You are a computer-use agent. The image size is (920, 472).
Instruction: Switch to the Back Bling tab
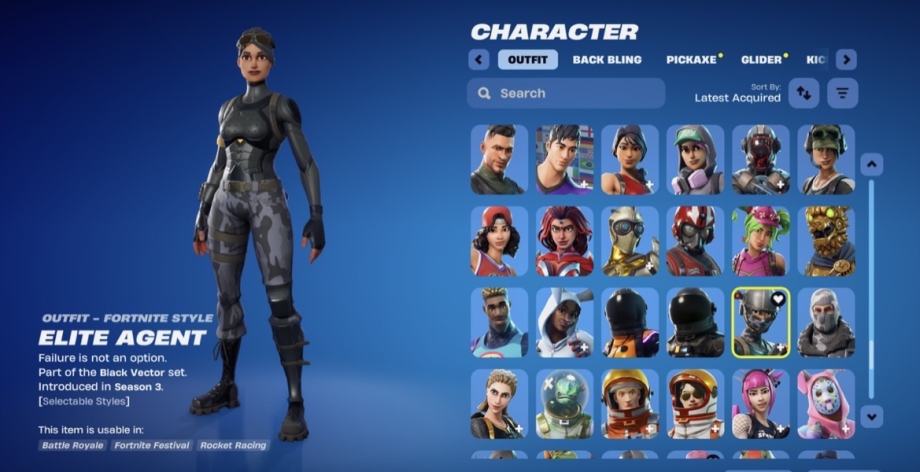tap(607, 60)
